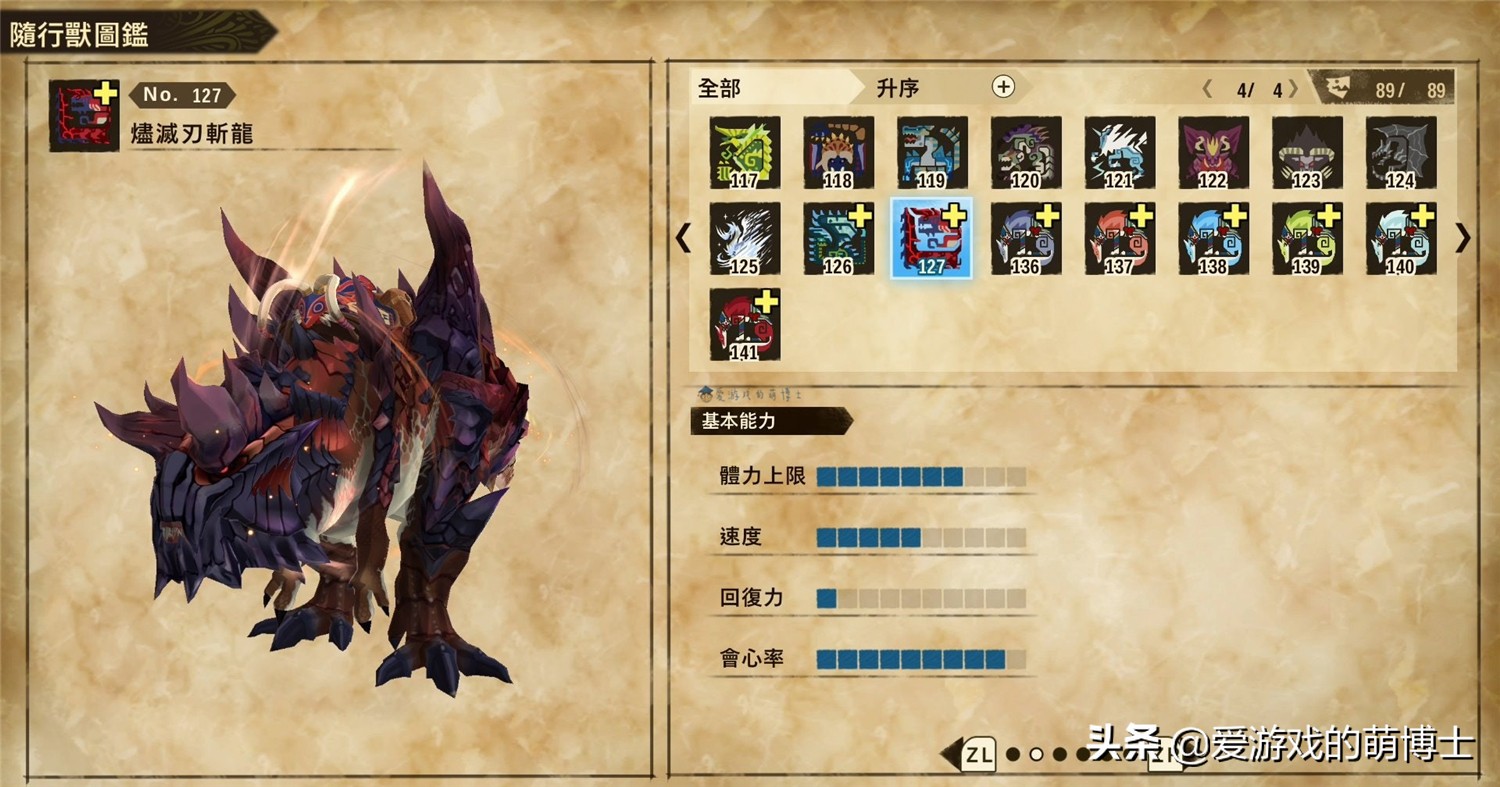
Task: Open the green monstie icon numbered 126
Action: point(837,238)
